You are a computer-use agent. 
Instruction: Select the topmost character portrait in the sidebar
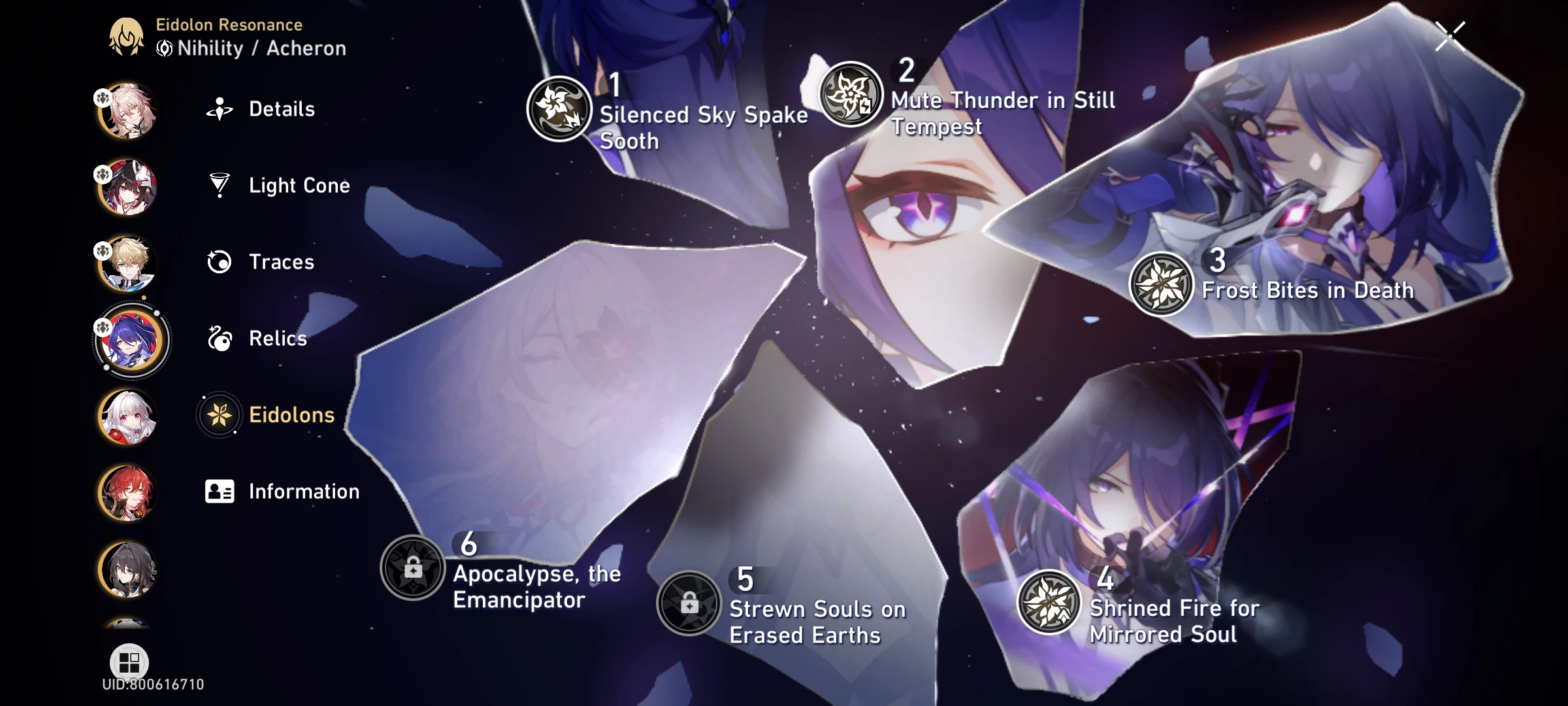point(128,110)
